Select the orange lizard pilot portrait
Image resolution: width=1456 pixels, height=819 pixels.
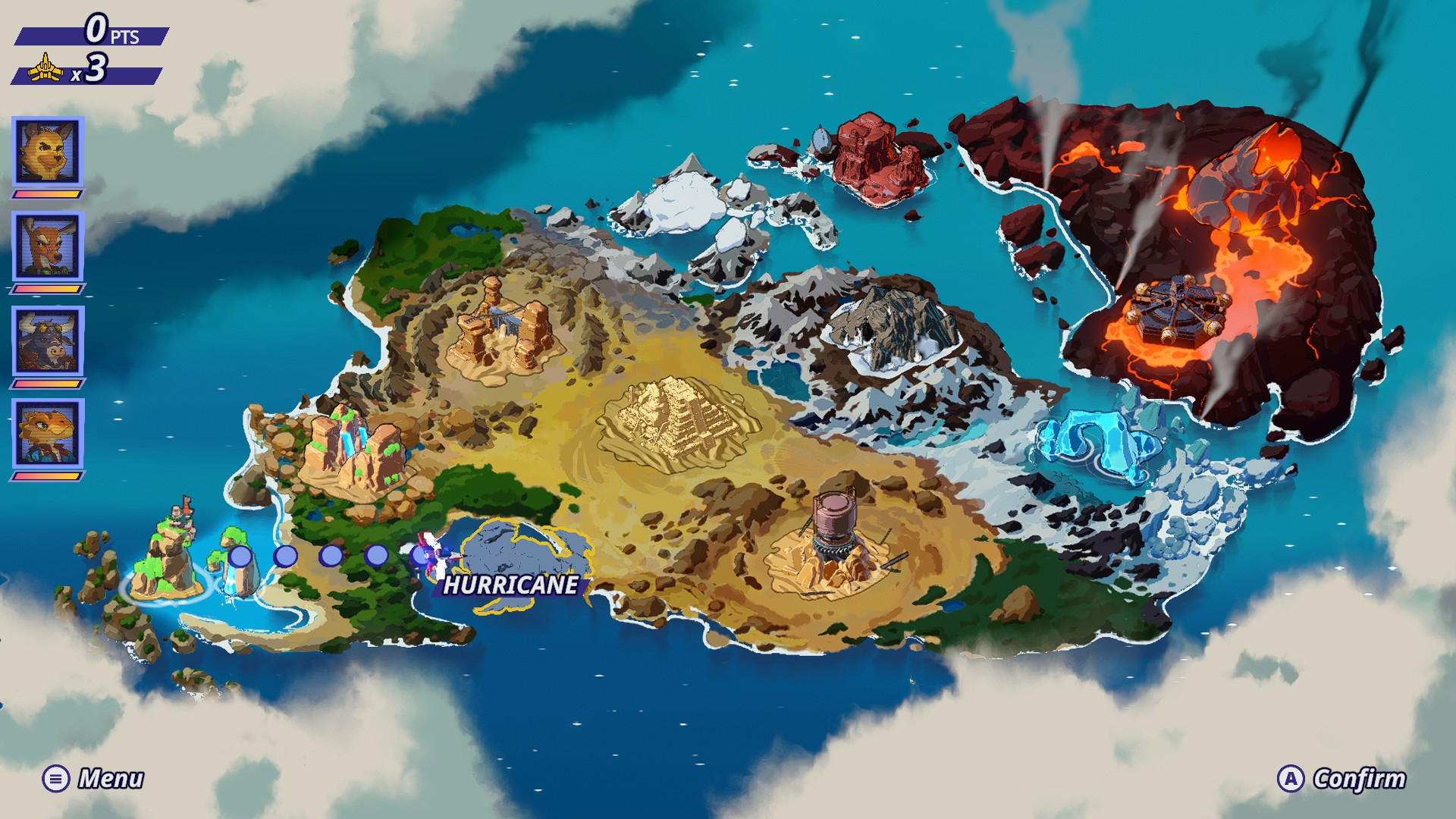pos(47,434)
